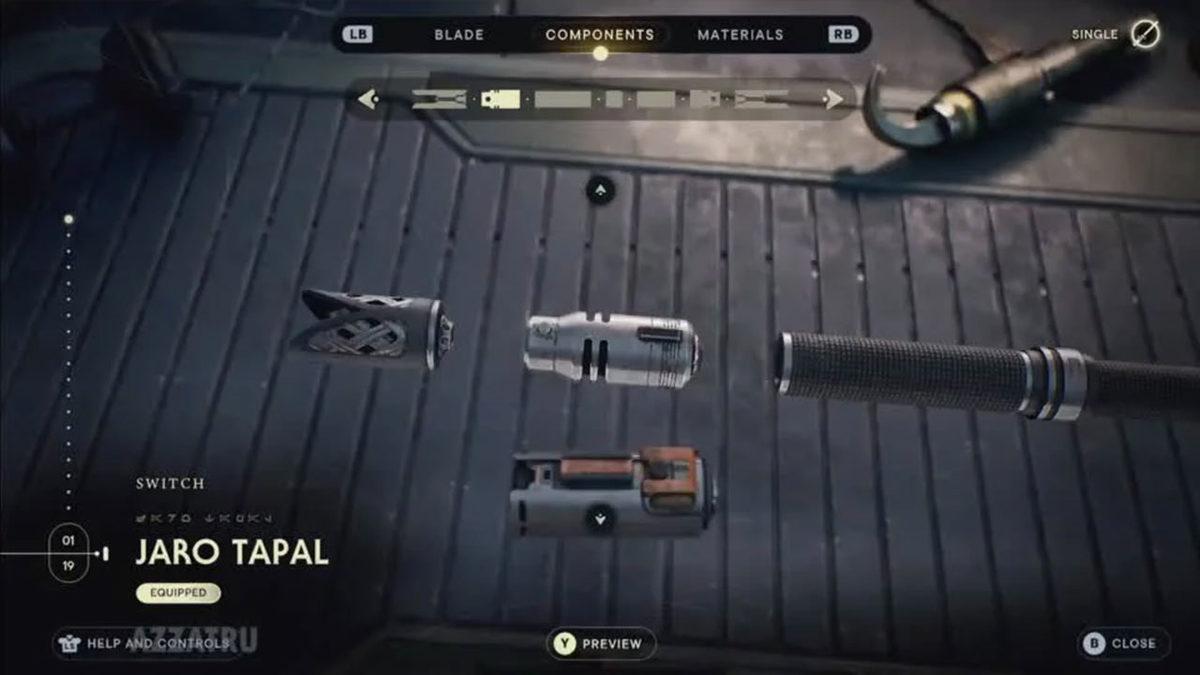Close the lightsaber customization screen
The height and width of the screenshot is (675, 1200).
(1123, 643)
